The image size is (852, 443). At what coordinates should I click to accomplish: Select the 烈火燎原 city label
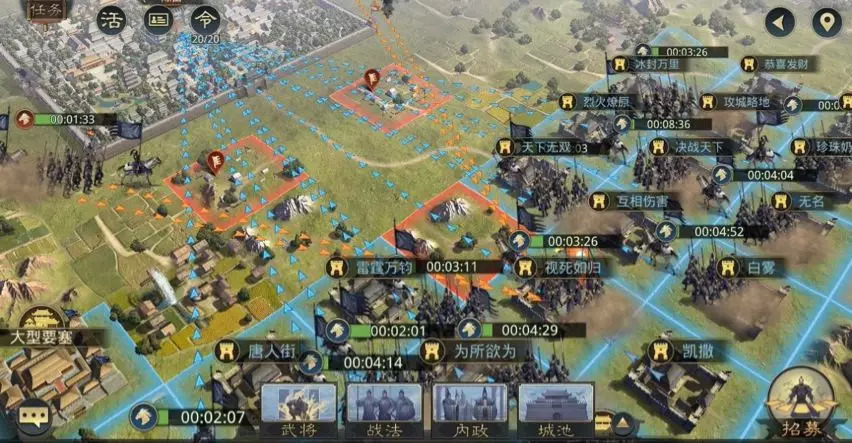(x=606, y=101)
